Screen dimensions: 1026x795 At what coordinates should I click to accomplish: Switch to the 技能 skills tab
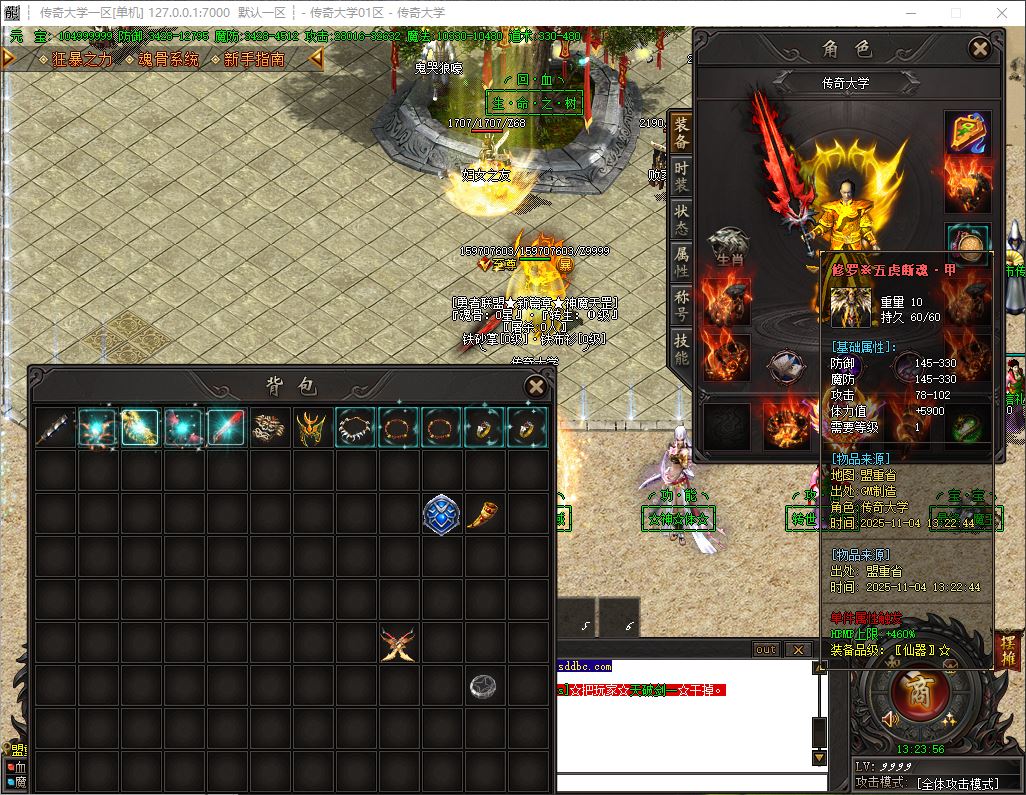click(x=681, y=349)
